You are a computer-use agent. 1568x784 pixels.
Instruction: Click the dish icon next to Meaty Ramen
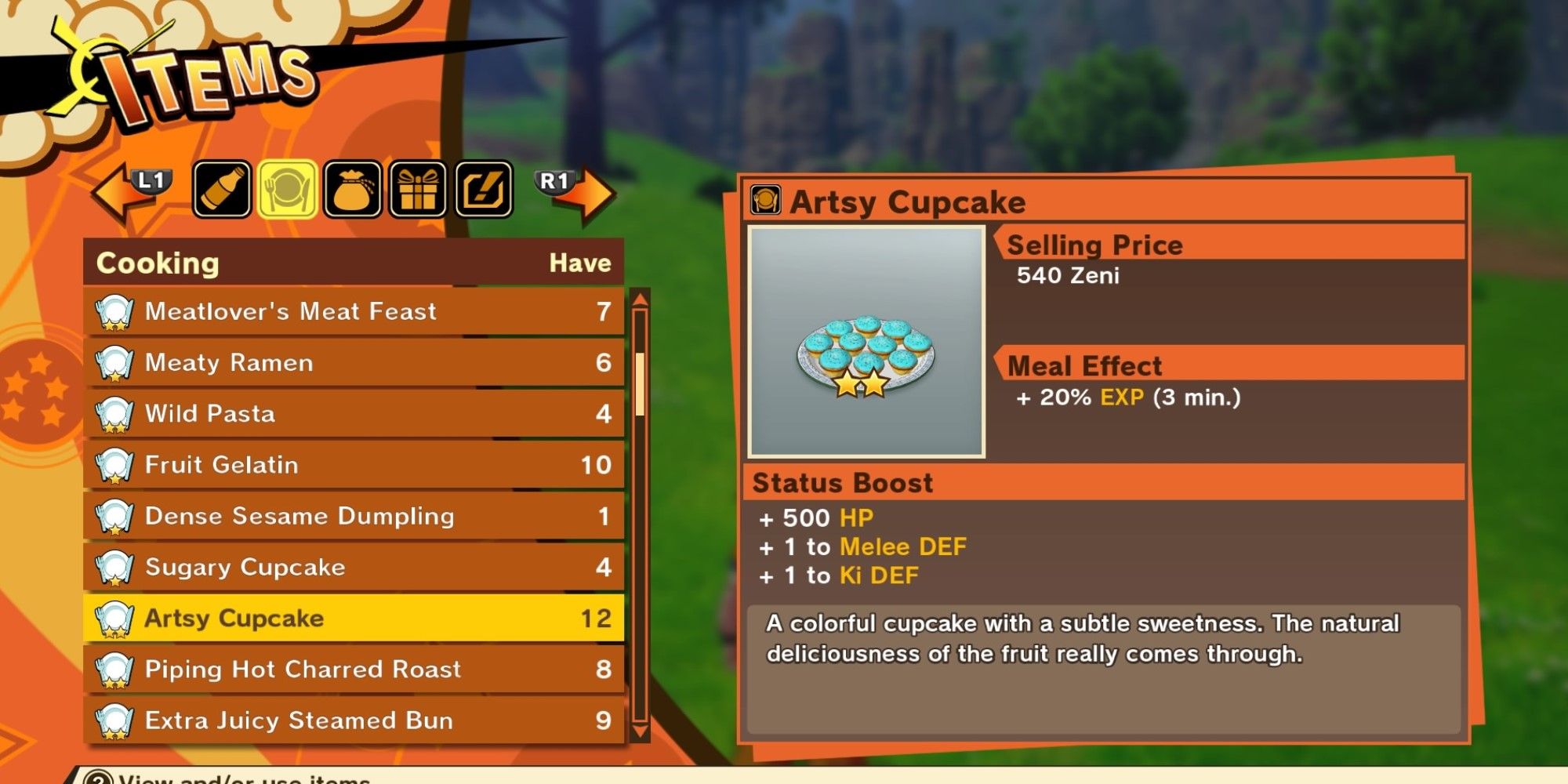[x=114, y=362]
